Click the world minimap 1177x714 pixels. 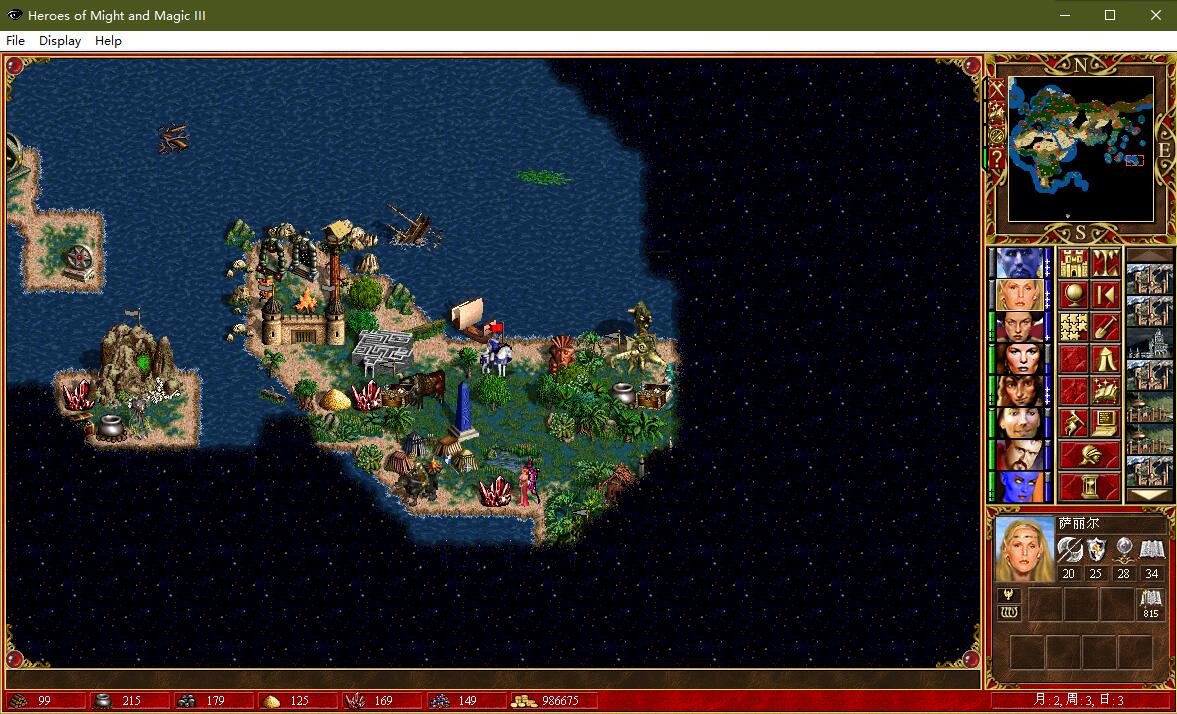(x=1081, y=149)
